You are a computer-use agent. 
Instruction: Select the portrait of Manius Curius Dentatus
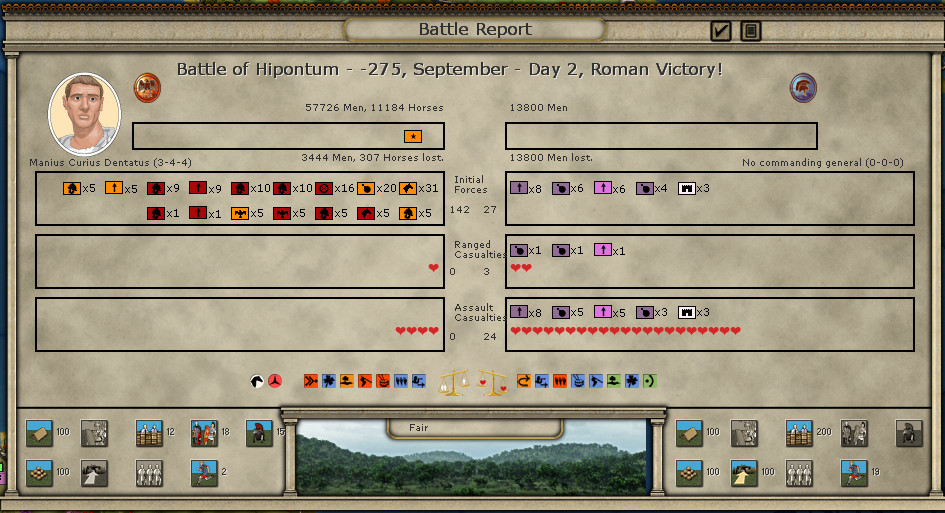click(84, 114)
